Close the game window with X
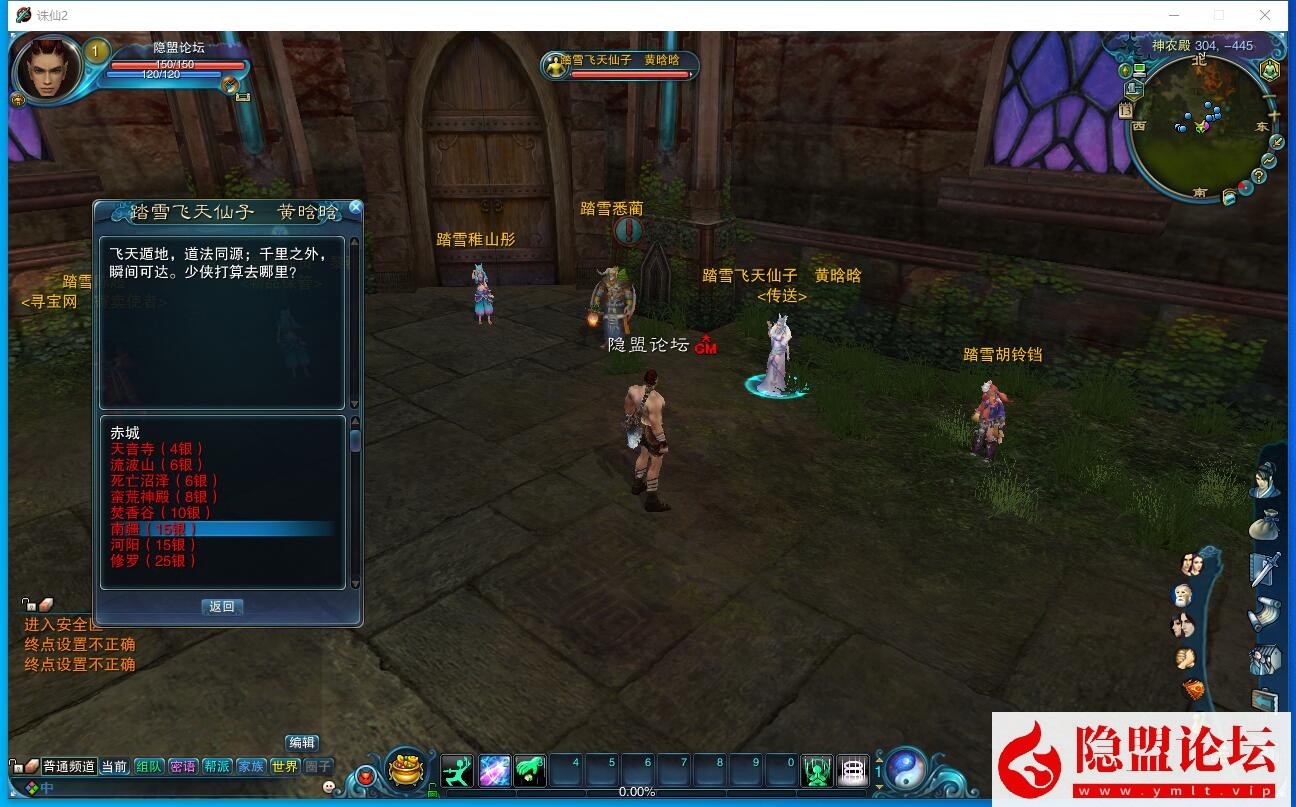 tap(1265, 15)
